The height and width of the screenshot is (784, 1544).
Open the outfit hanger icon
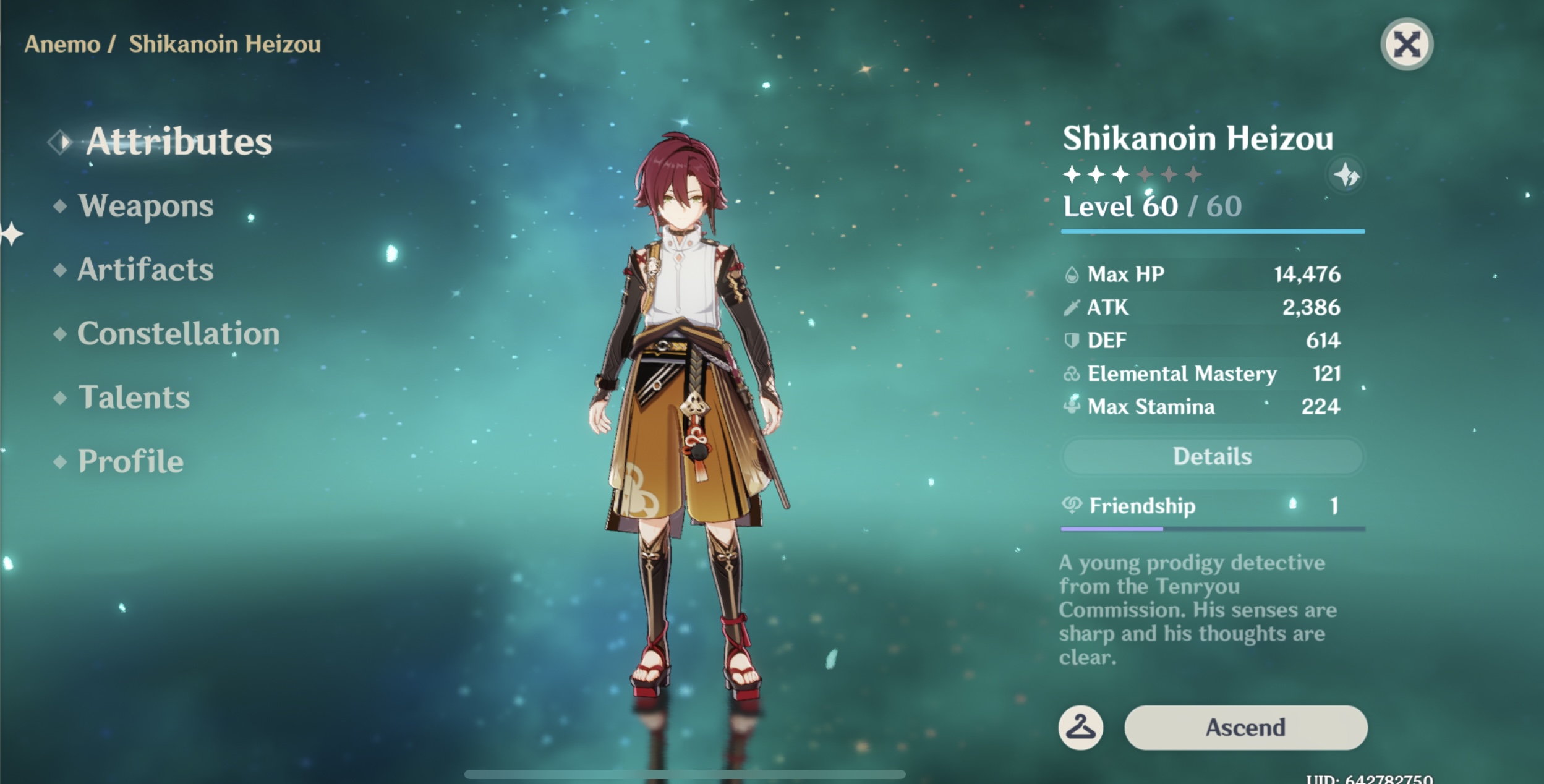[1080, 728]
